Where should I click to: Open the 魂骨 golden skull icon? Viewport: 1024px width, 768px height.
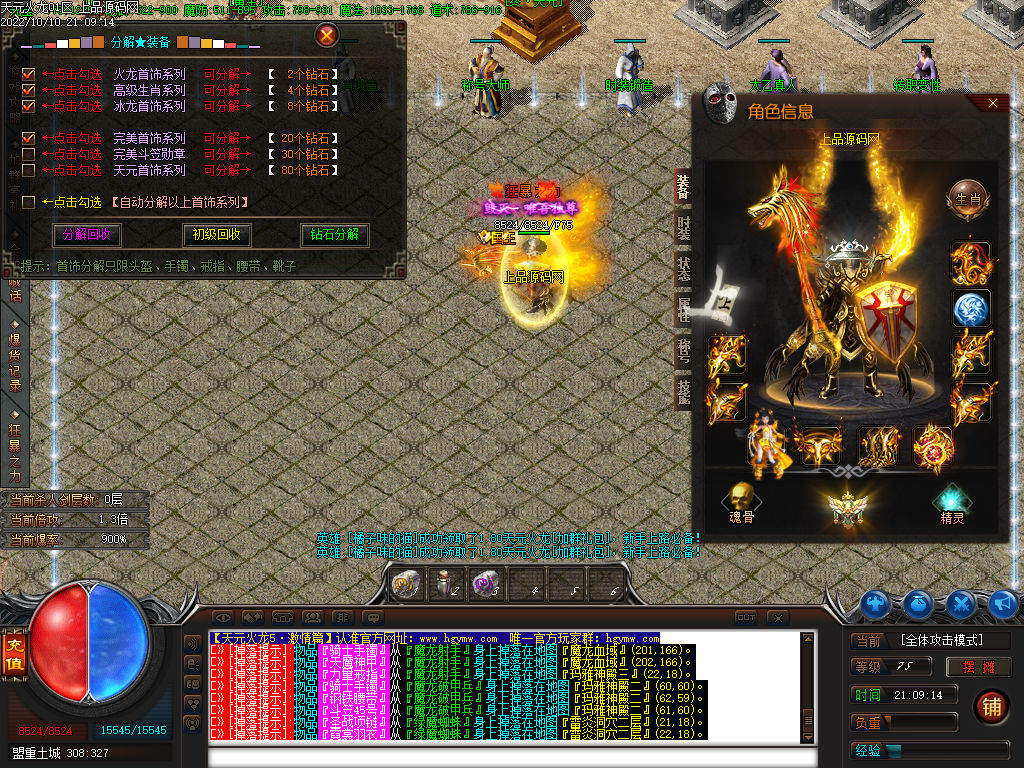(741, 497)
